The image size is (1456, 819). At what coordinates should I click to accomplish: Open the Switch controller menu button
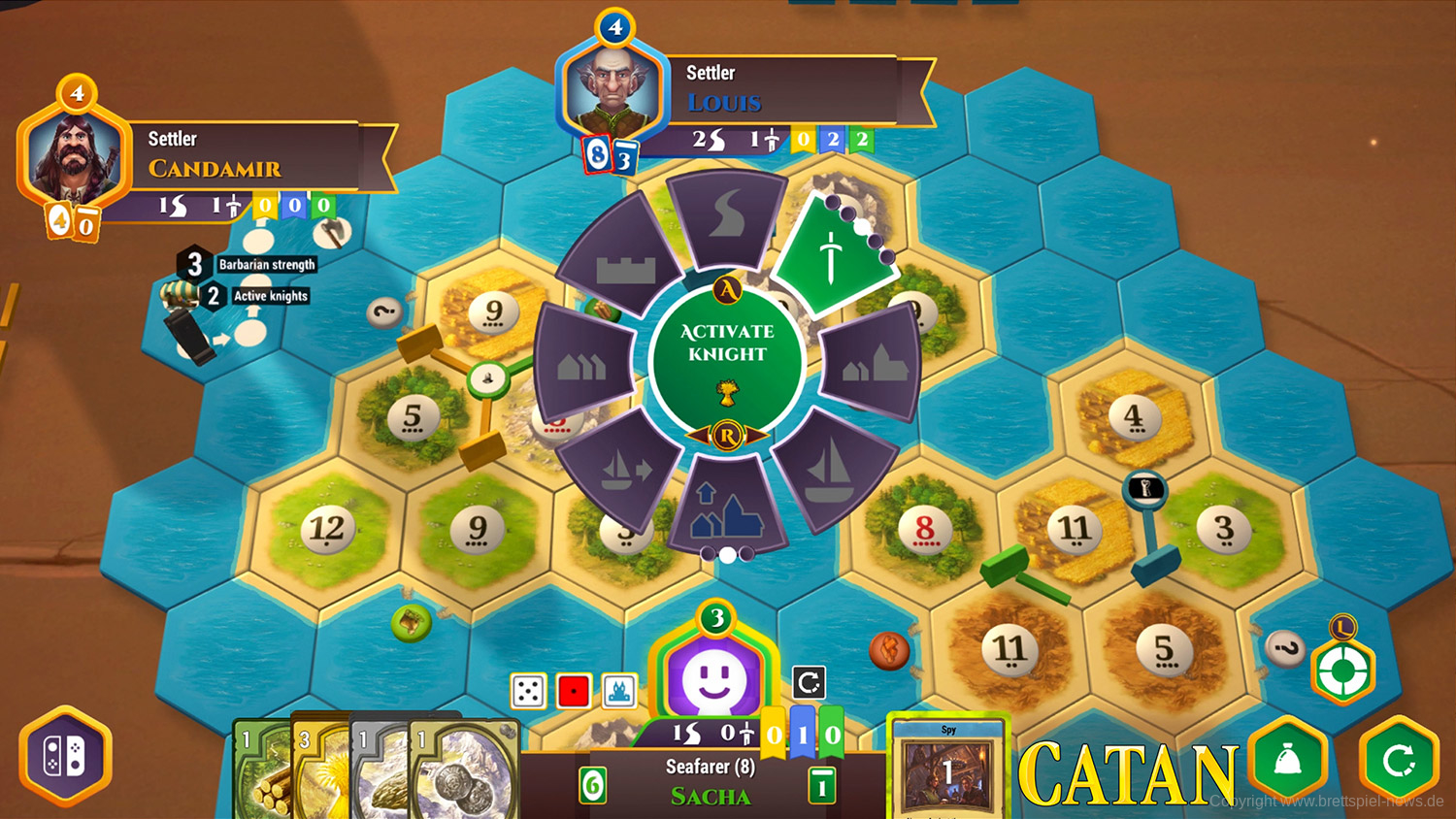coord(65,757)
